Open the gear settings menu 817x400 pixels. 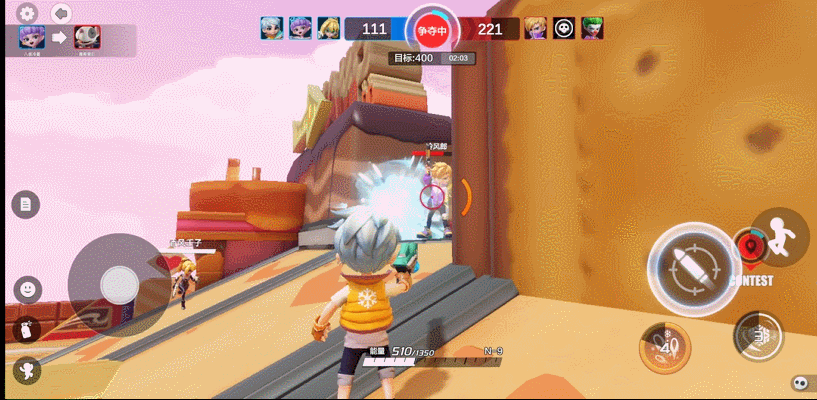[27, 13]
